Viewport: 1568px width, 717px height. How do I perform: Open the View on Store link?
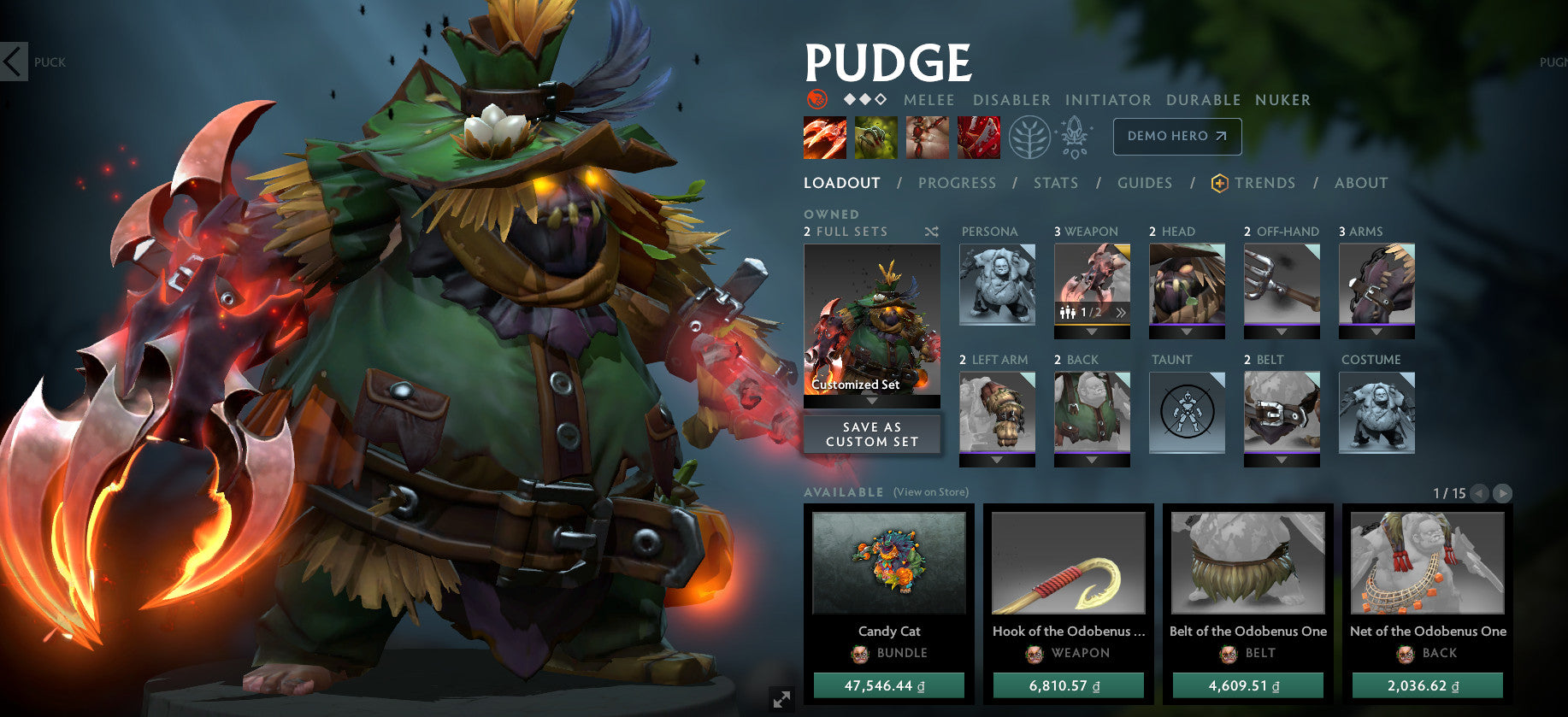[x=930, y=492]
